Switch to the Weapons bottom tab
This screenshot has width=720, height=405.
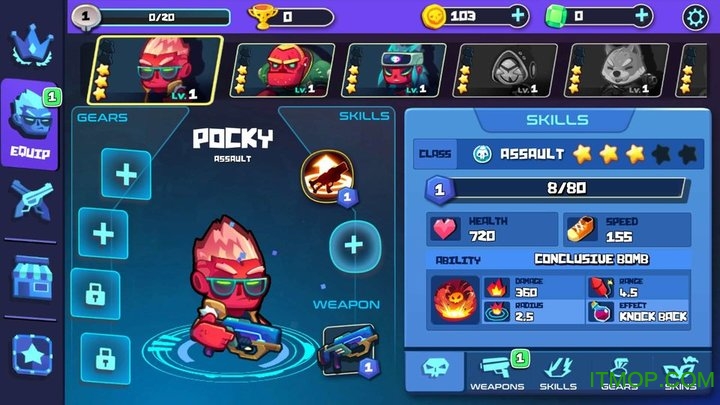[495, 371]
